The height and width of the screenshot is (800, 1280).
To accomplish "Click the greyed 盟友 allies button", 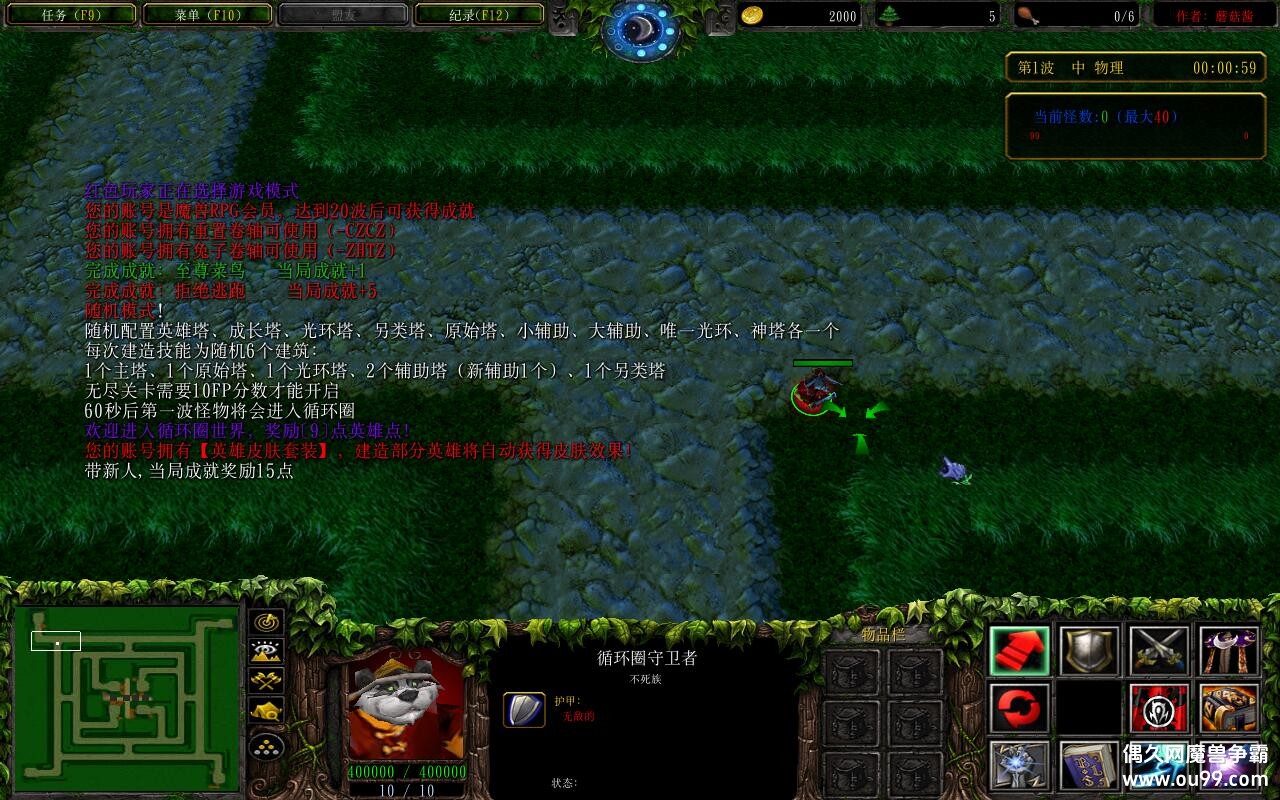I will (x=341, y=15).
